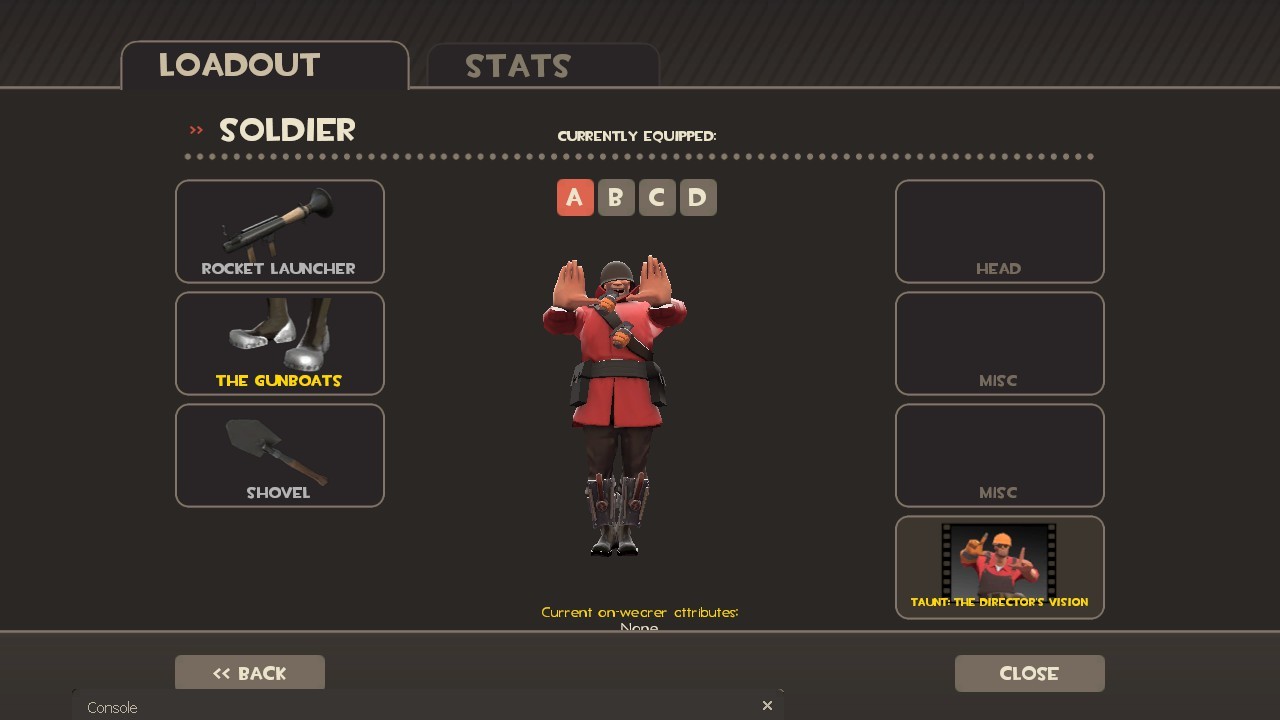
Task: Select the second empty MISC slot
Action: (999, 455)
